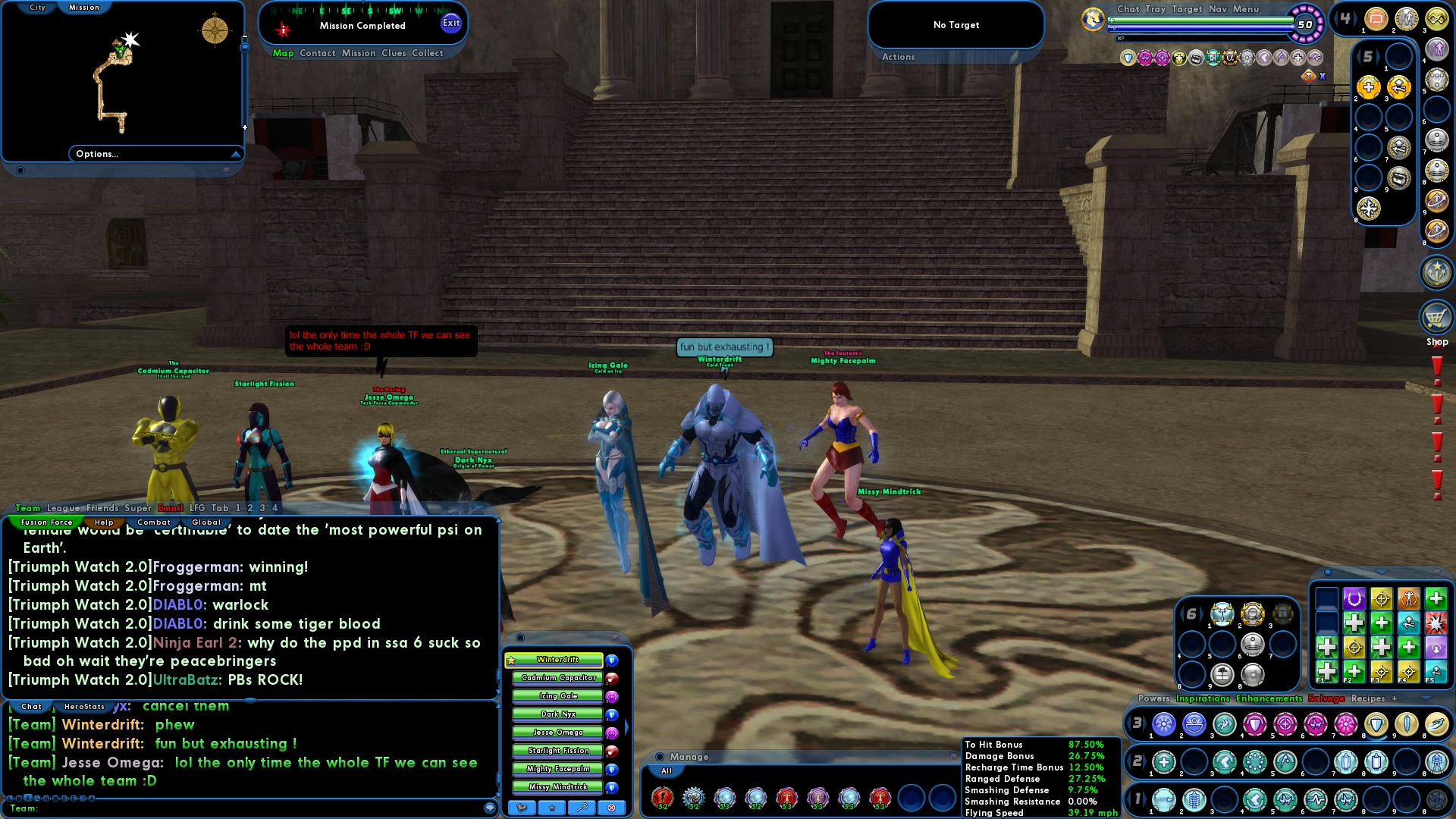Select the first level 52 enhancement in Manage
This screenshot has height=819, width=1456.
(664, 799)
